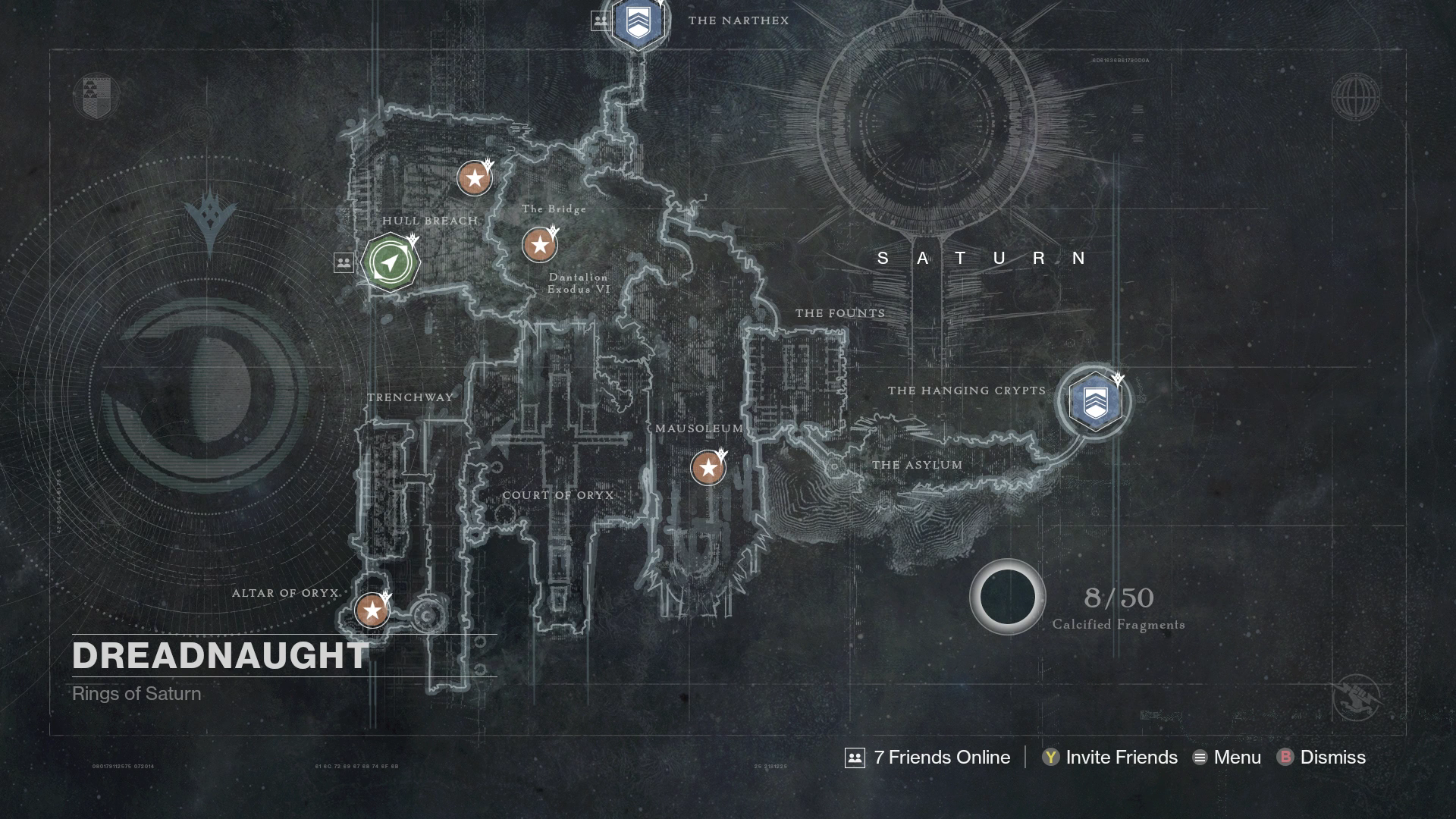
Task: Pick the star marker above Hull Breach
Action: click(475, 179)
